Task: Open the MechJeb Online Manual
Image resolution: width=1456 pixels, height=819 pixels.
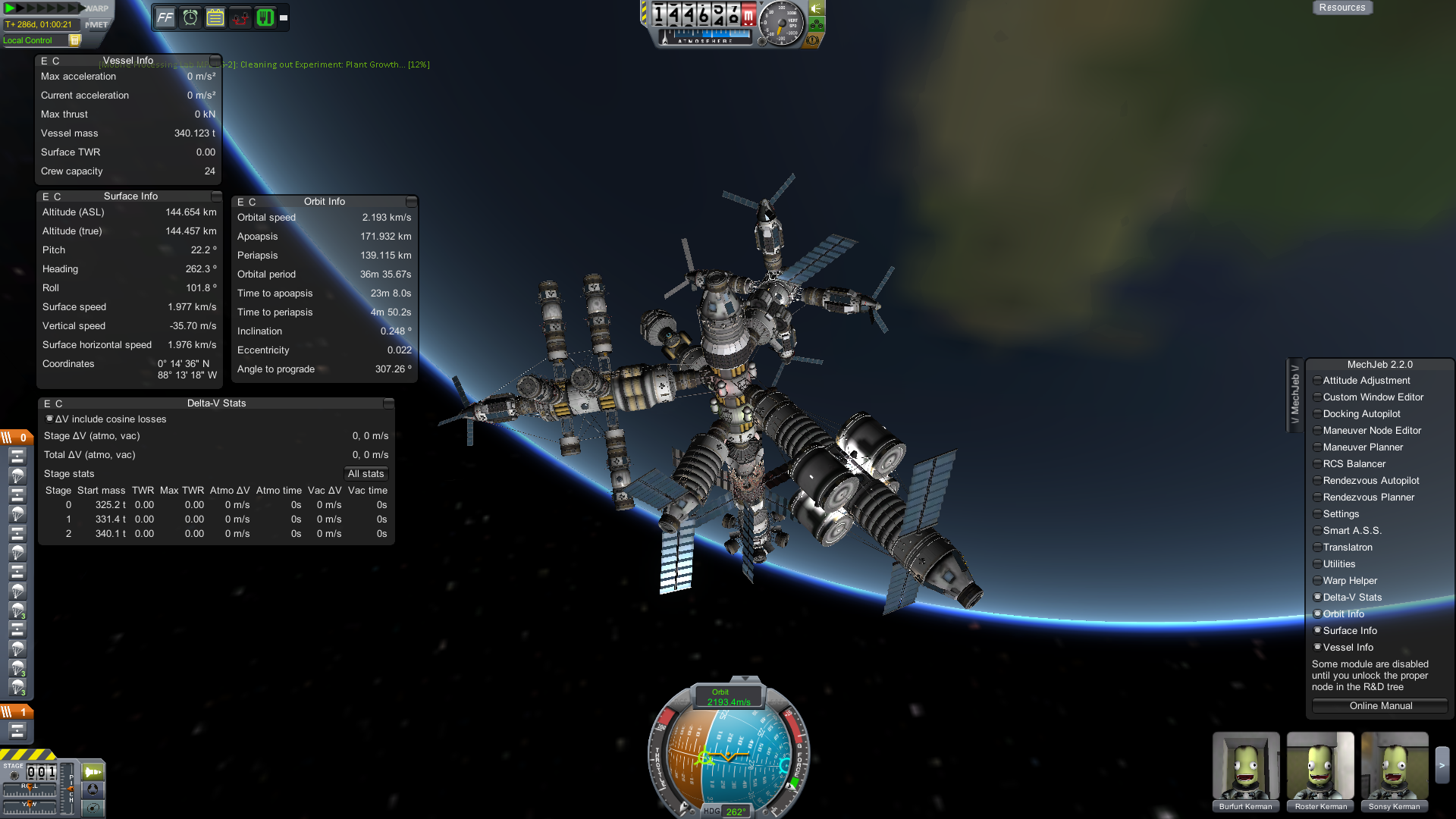Action: click(x=1380, y=706)
